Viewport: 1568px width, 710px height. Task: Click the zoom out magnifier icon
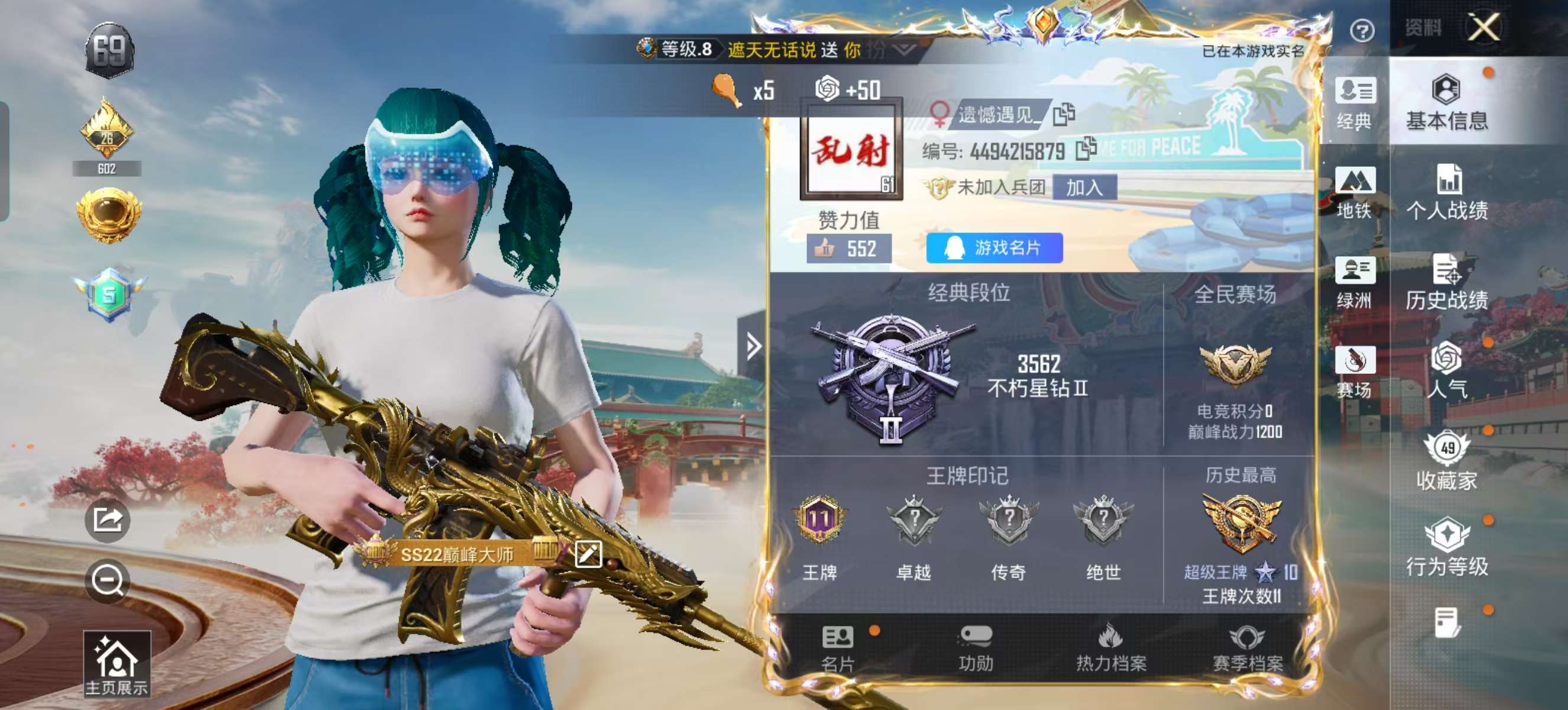(x=108, y=580)
